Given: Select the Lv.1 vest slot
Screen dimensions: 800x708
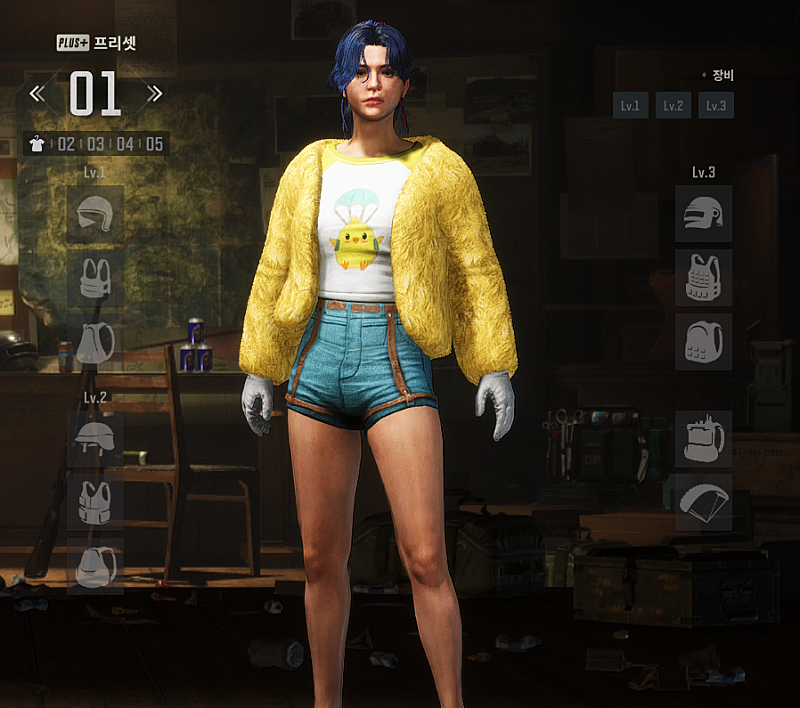Looking at the screenshot, I should (95, 277).
